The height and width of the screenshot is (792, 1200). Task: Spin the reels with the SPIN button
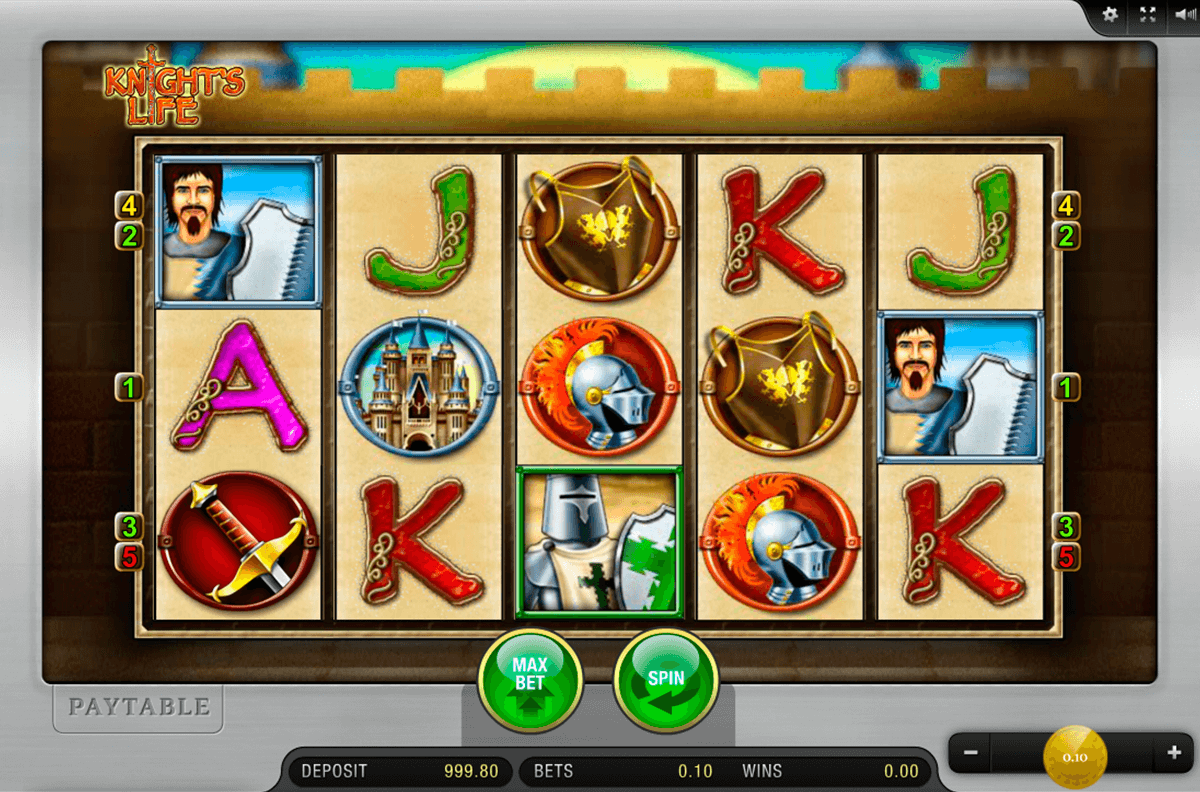pos(665,681)
